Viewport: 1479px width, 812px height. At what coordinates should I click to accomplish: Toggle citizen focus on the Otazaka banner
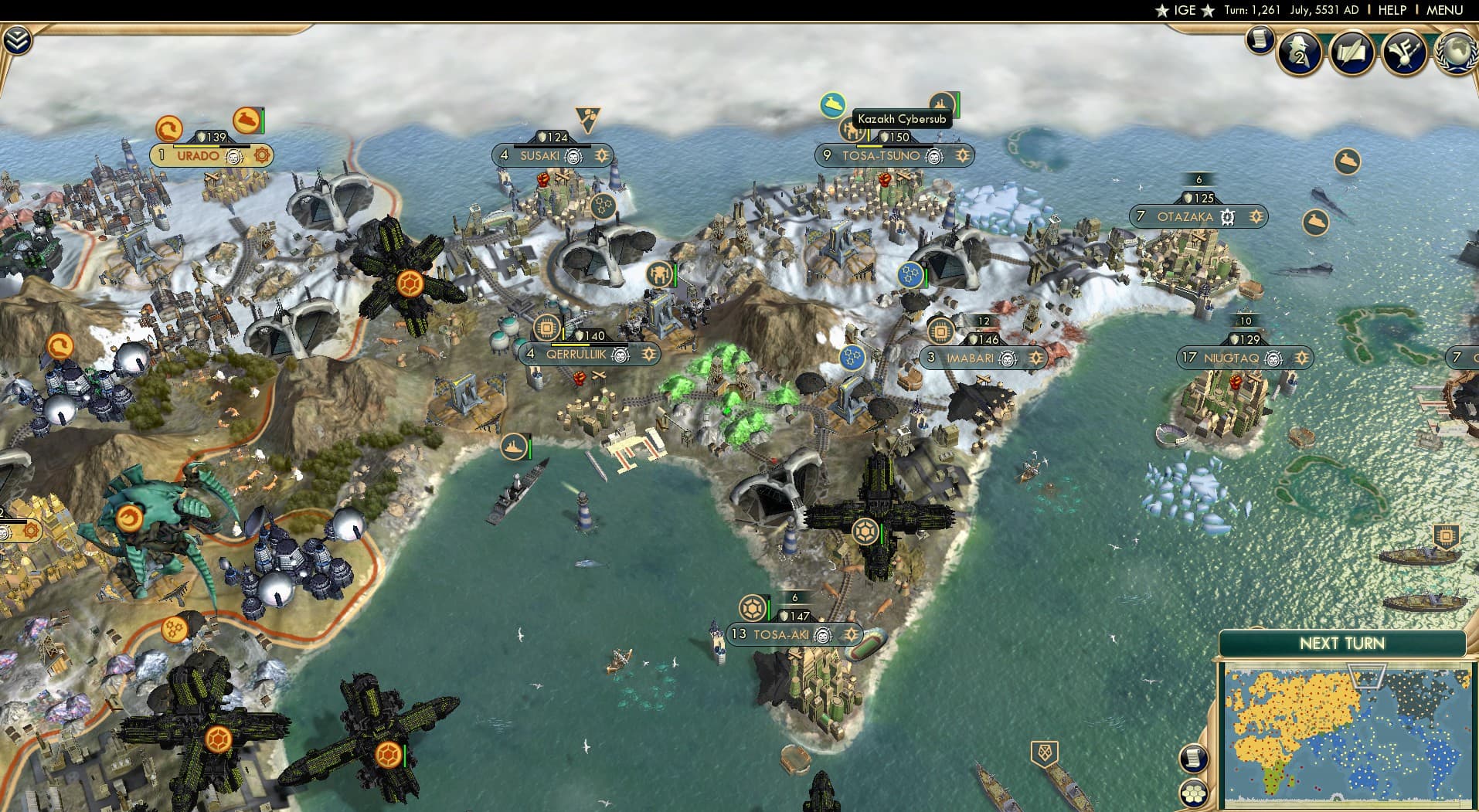(x=1255, y=217)
